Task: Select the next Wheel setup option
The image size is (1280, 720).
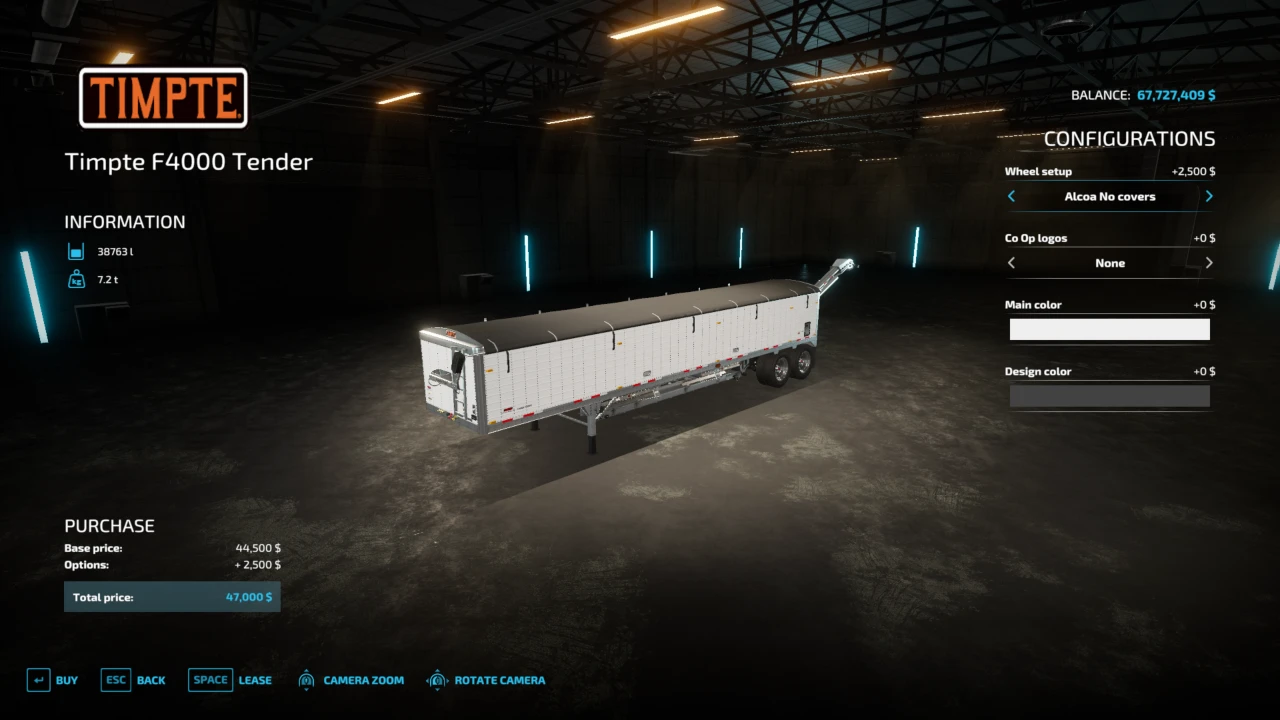Action: (x=1209, y=196)
